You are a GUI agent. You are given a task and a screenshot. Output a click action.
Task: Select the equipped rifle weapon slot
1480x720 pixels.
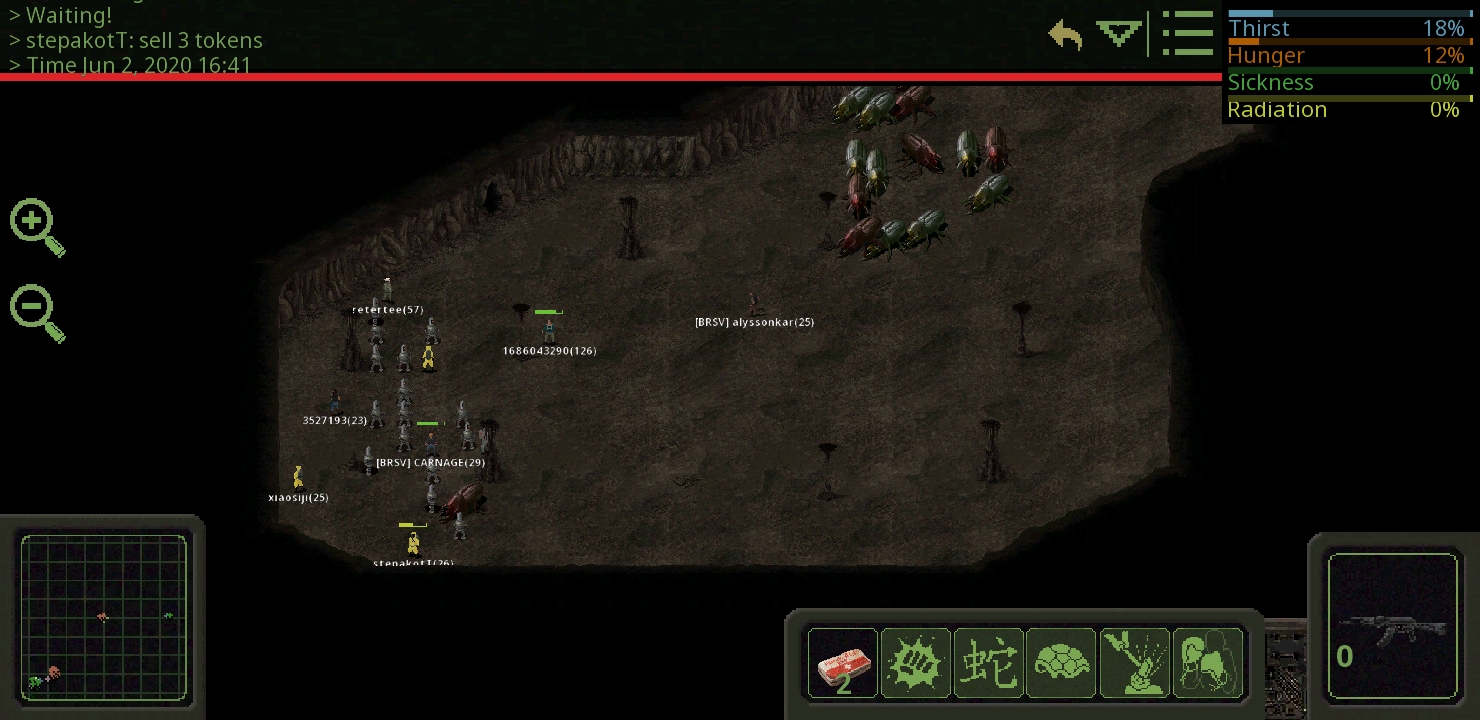[x=1392, y=627]
